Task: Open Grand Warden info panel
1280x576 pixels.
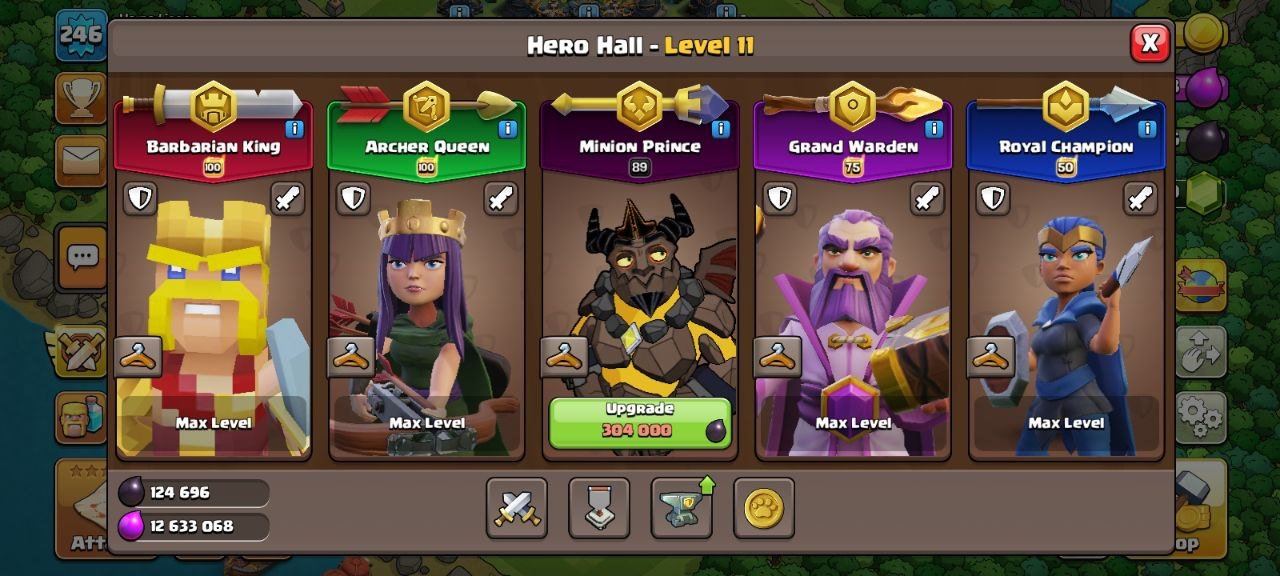Action: pos(933,129)
